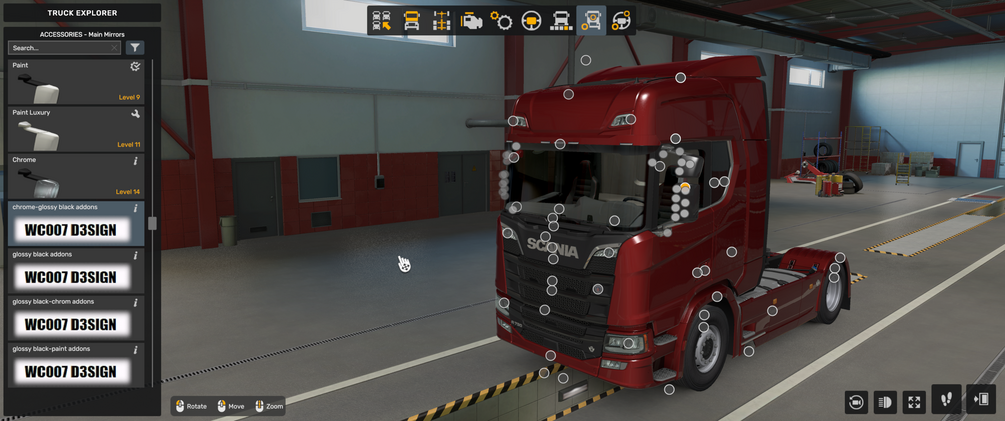Image resolution: width=1005 pixels, height=421 pixels.
Task: Choose the Paint Luxury mirror option
Action: [75, 129]
